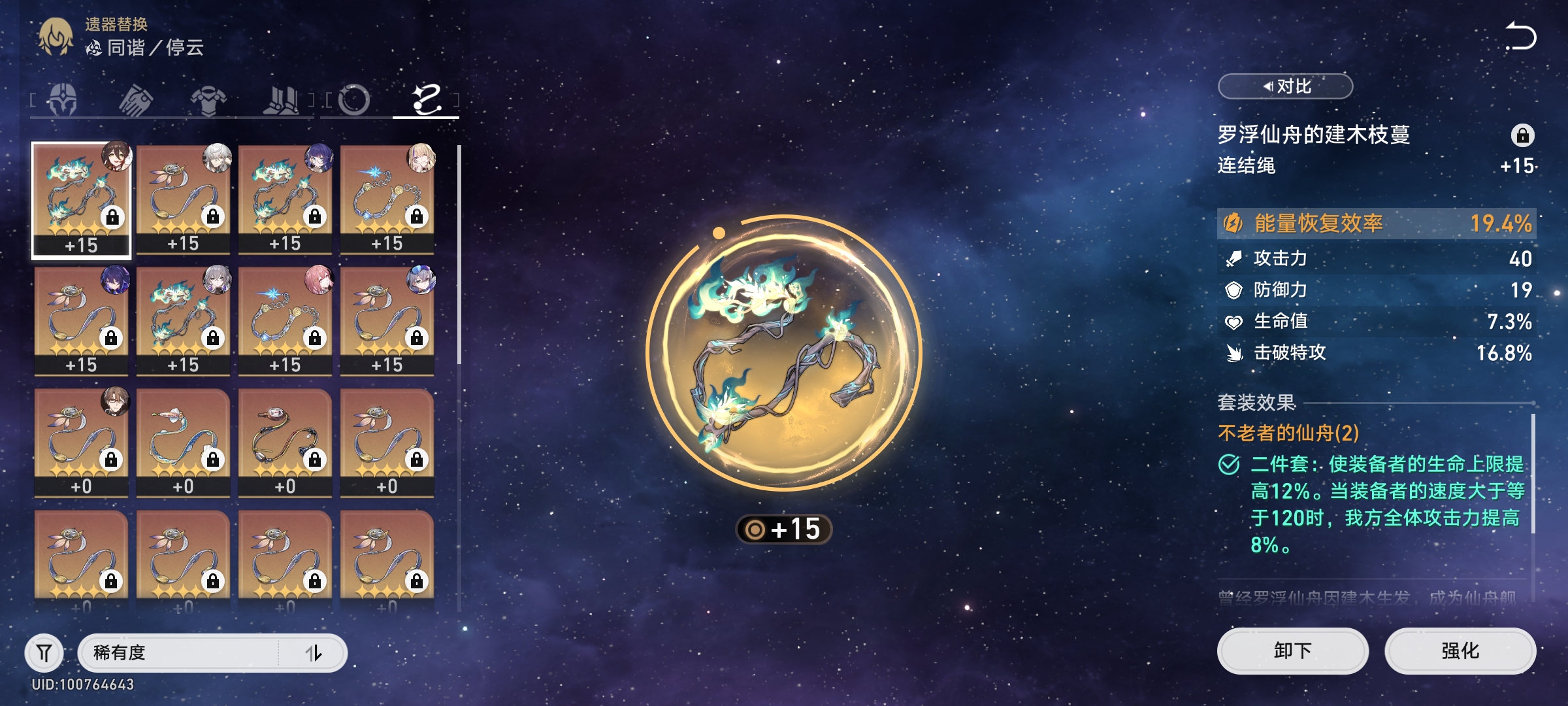Image resolution: width=1568 pixels, height=706 pixels.
Task: Switch to the hands relic tab
Action: [136, 100]
